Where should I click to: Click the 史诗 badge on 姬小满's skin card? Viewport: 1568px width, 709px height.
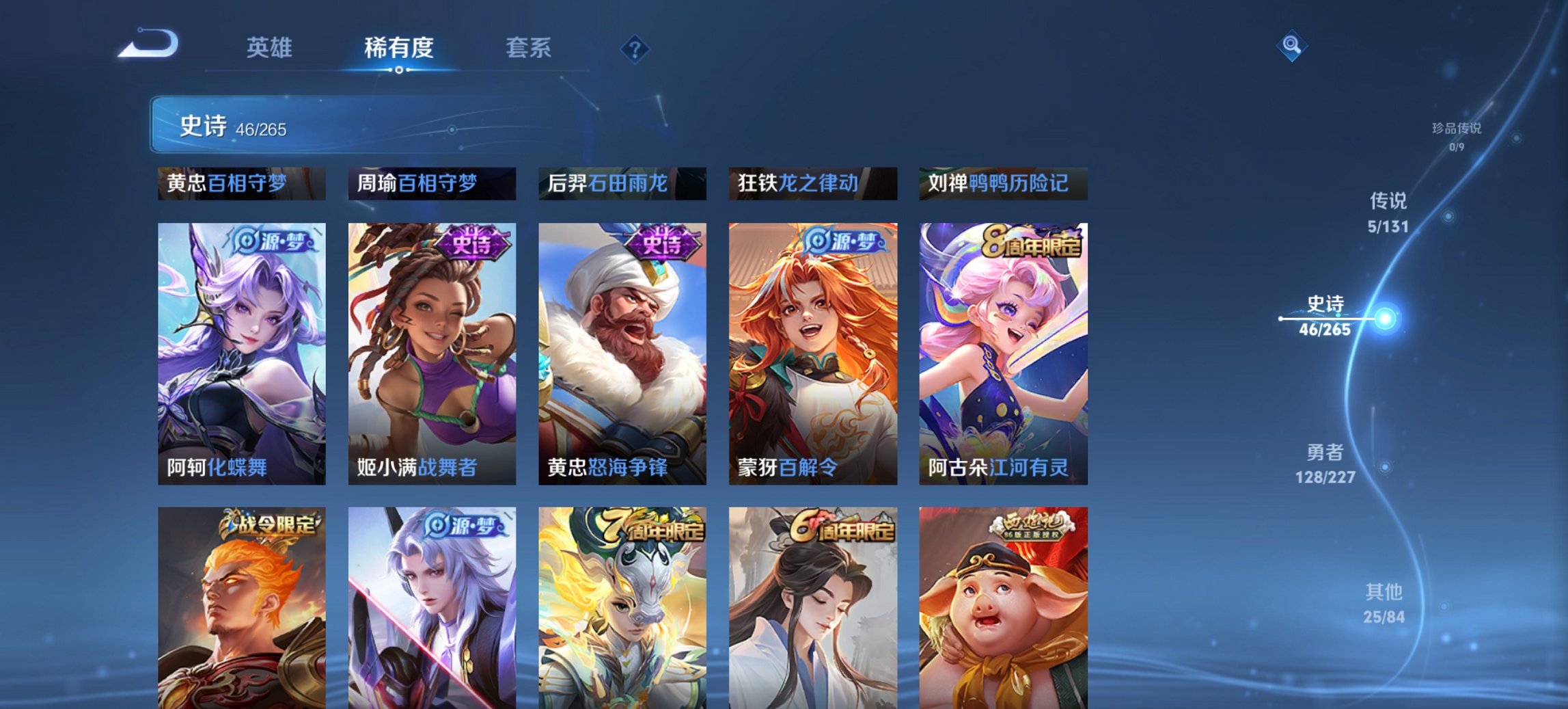click(474, 245)
